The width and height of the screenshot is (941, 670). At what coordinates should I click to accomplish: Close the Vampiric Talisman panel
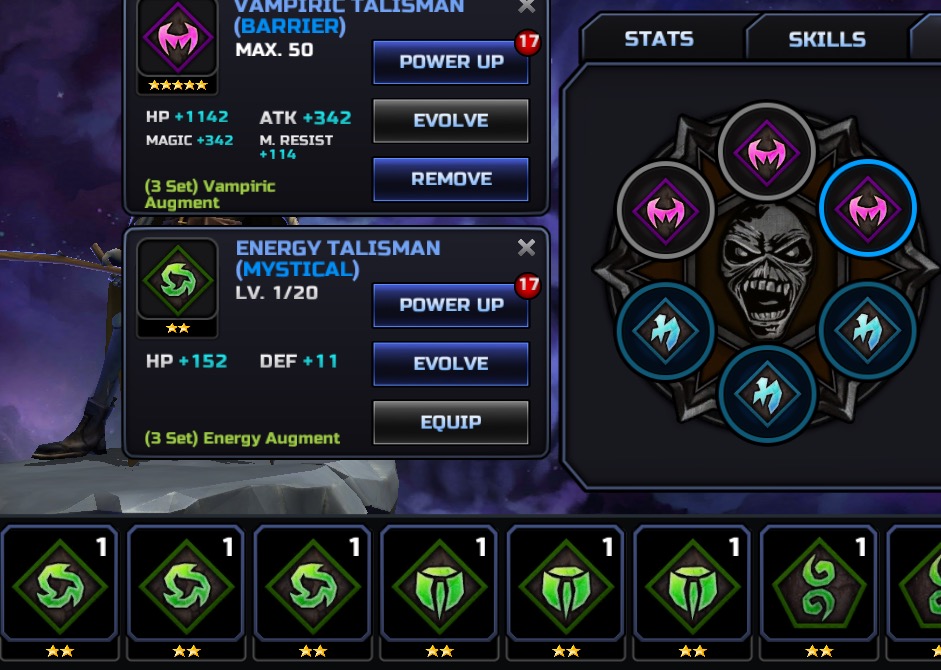527,7
